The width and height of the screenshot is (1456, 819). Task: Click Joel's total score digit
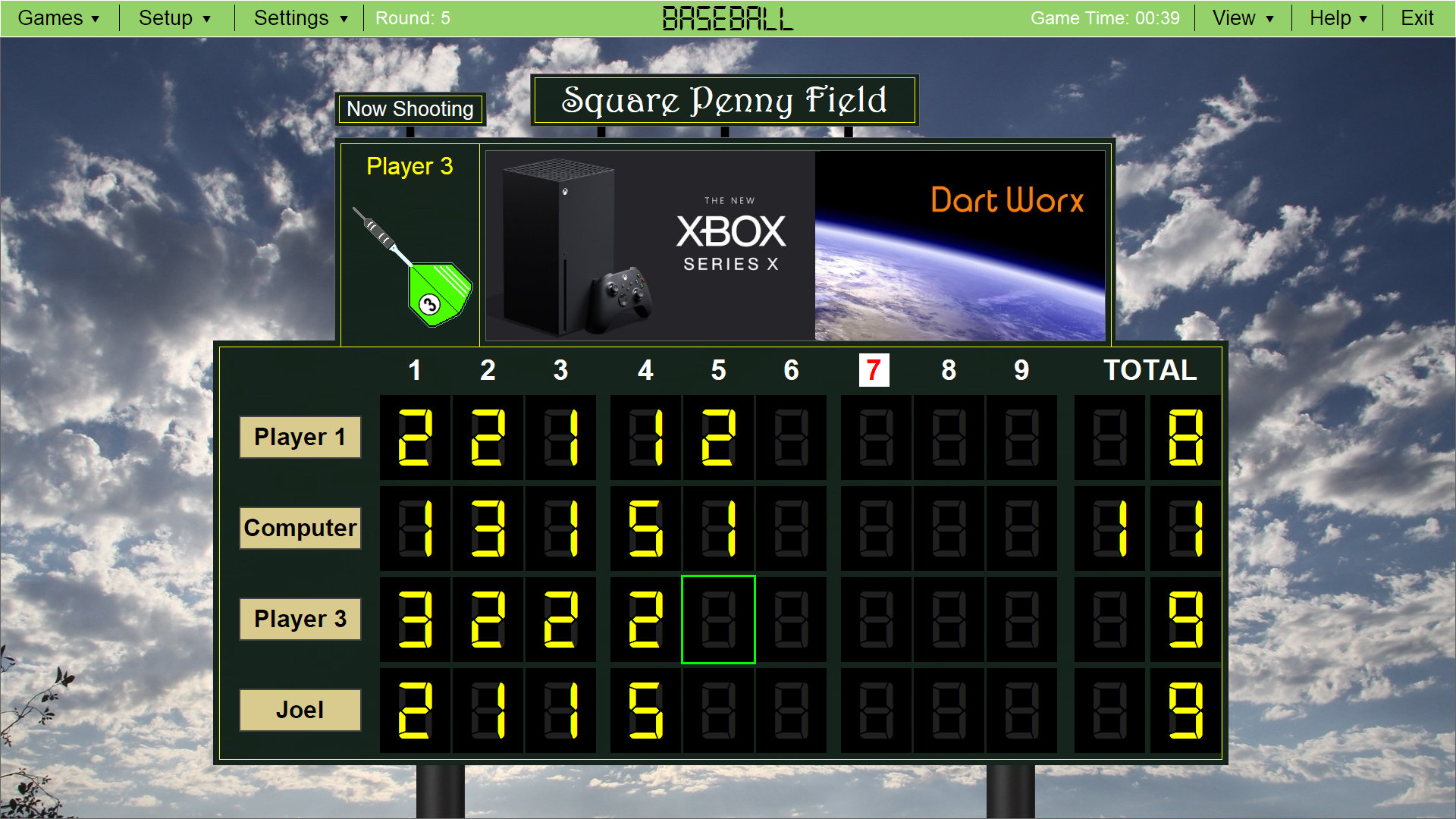click(1185, 711)
